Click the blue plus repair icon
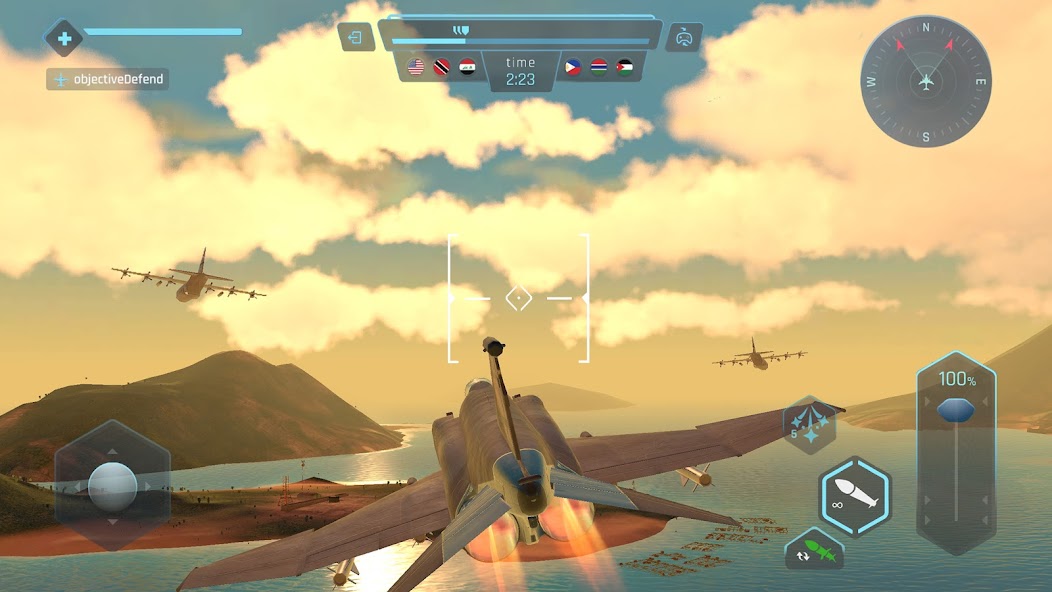 pos(64,39)
